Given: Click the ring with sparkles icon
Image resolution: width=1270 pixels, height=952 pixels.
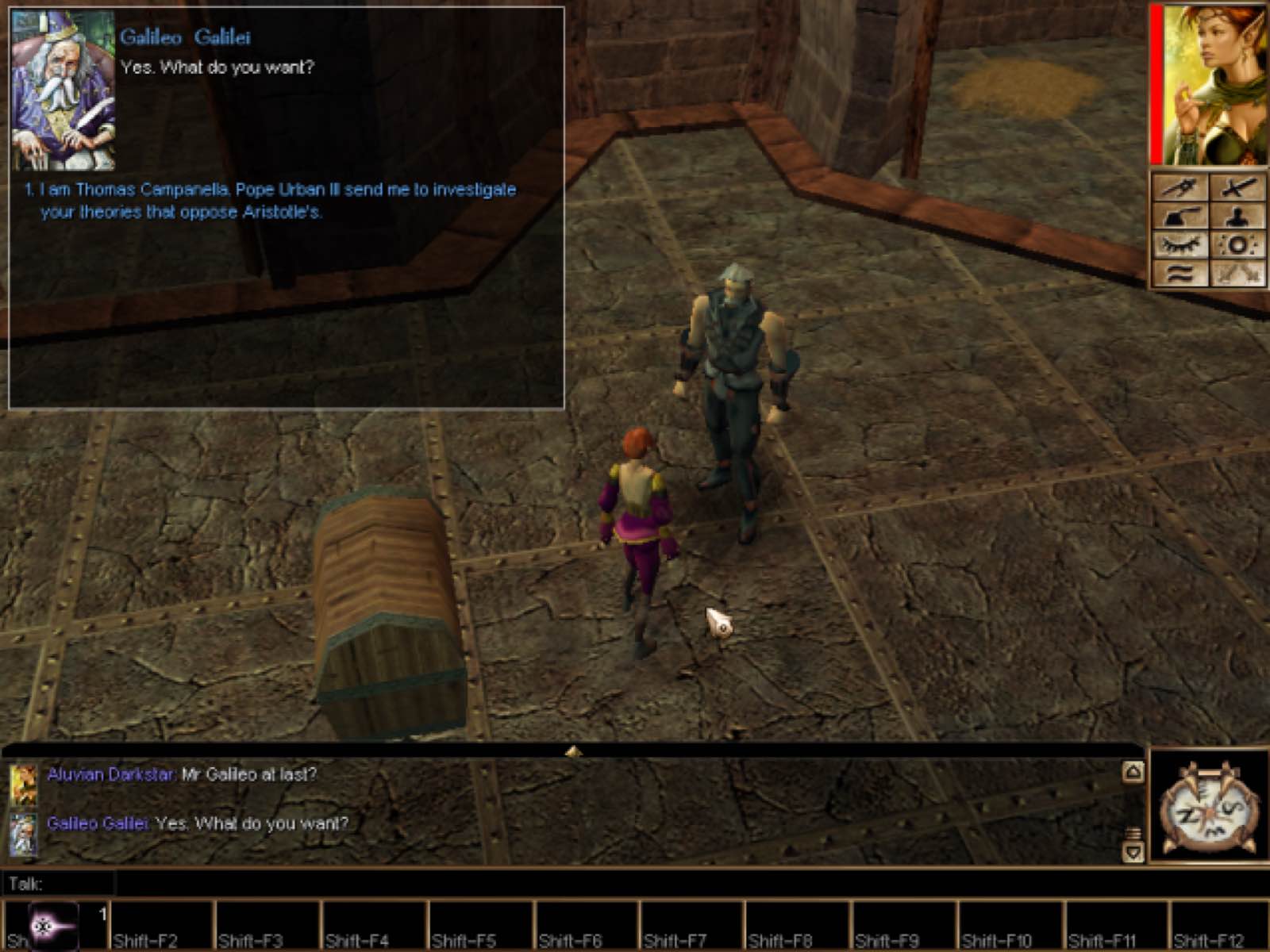Looking at the screenshot, I should (x=1237, y=245).
